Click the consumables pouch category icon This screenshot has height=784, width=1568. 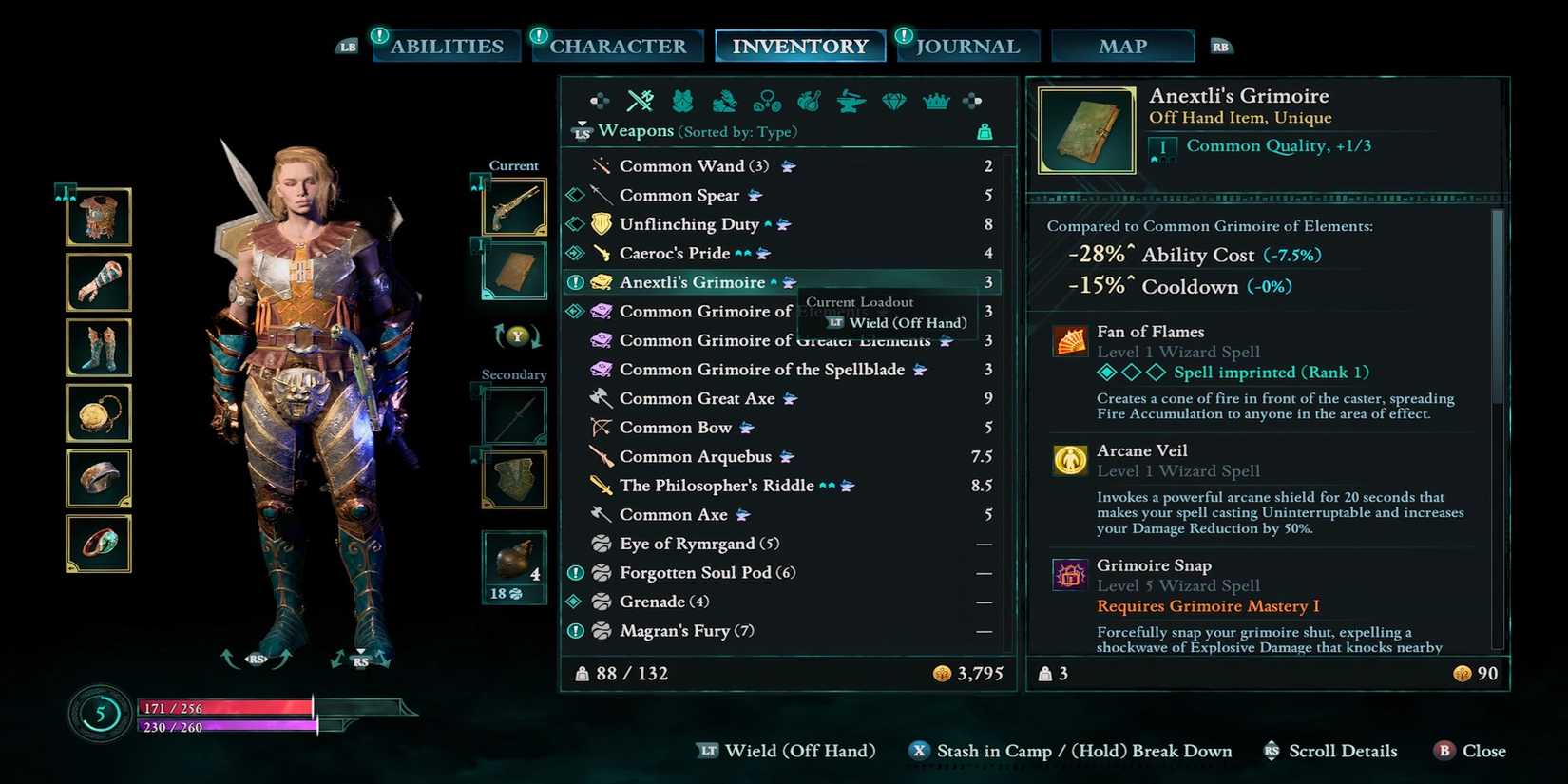click(x=809, y=100)
